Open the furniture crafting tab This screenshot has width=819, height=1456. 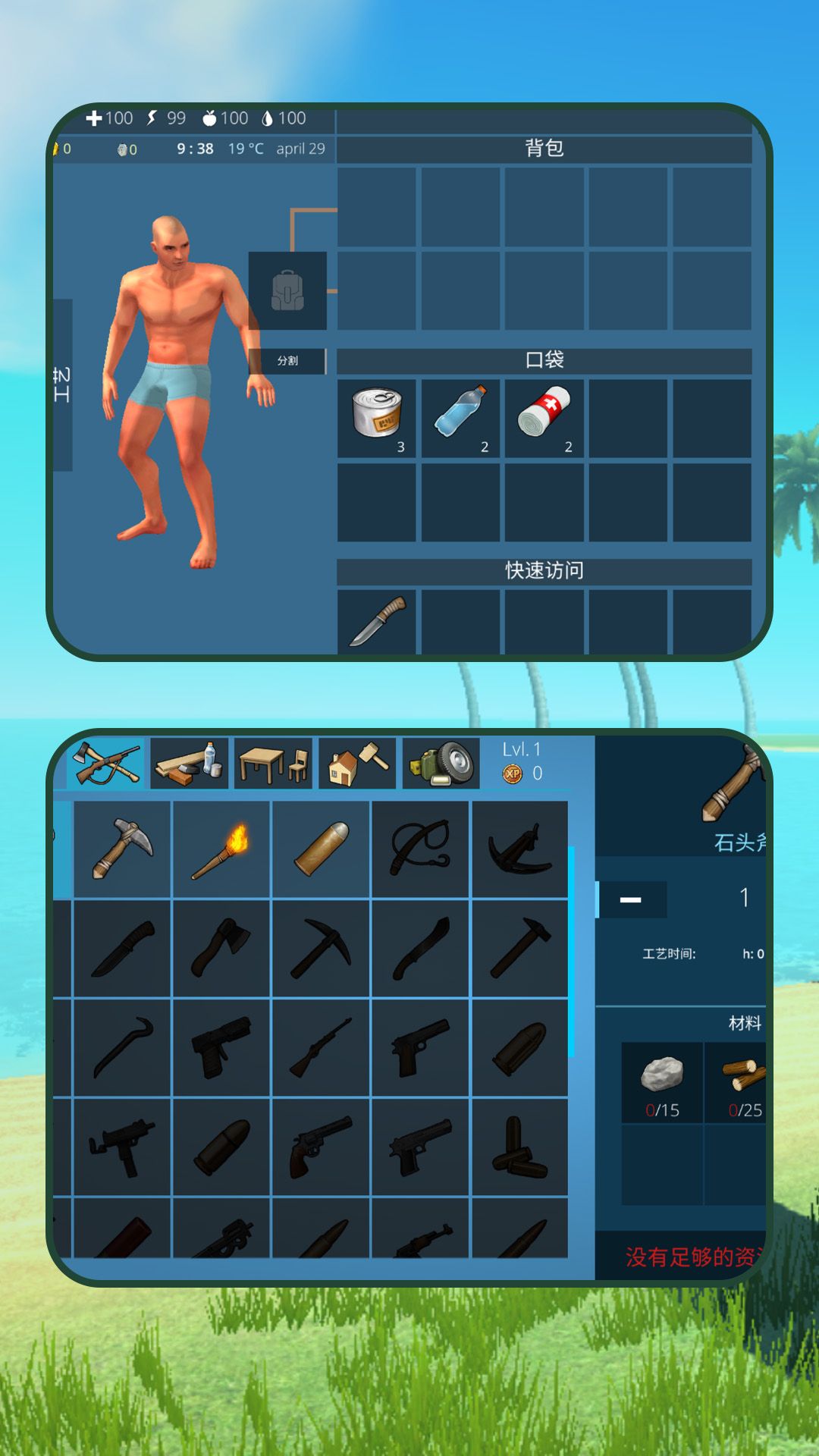[x=273, y=764]
